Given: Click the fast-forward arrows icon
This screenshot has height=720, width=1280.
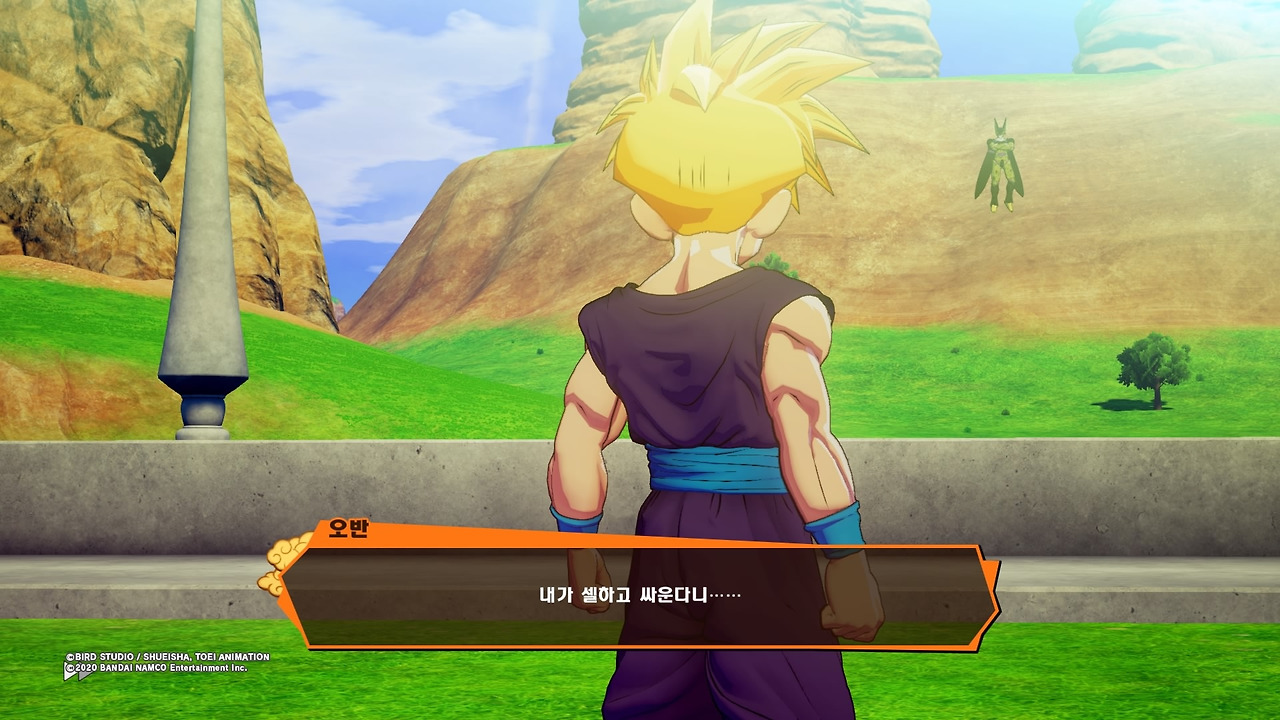Looking at the screenshot, I should click(x=78, y=673).
